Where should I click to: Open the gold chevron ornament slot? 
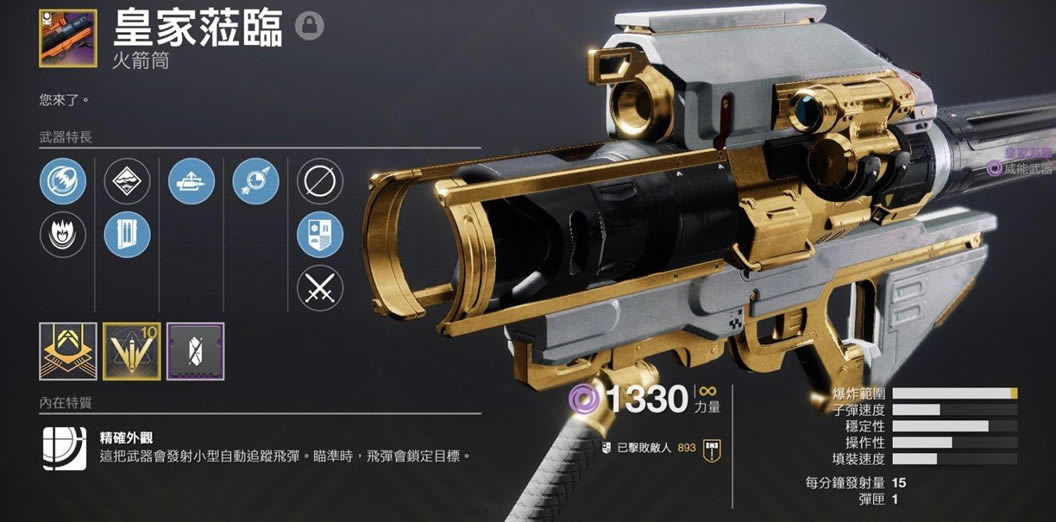pos(68,351)
